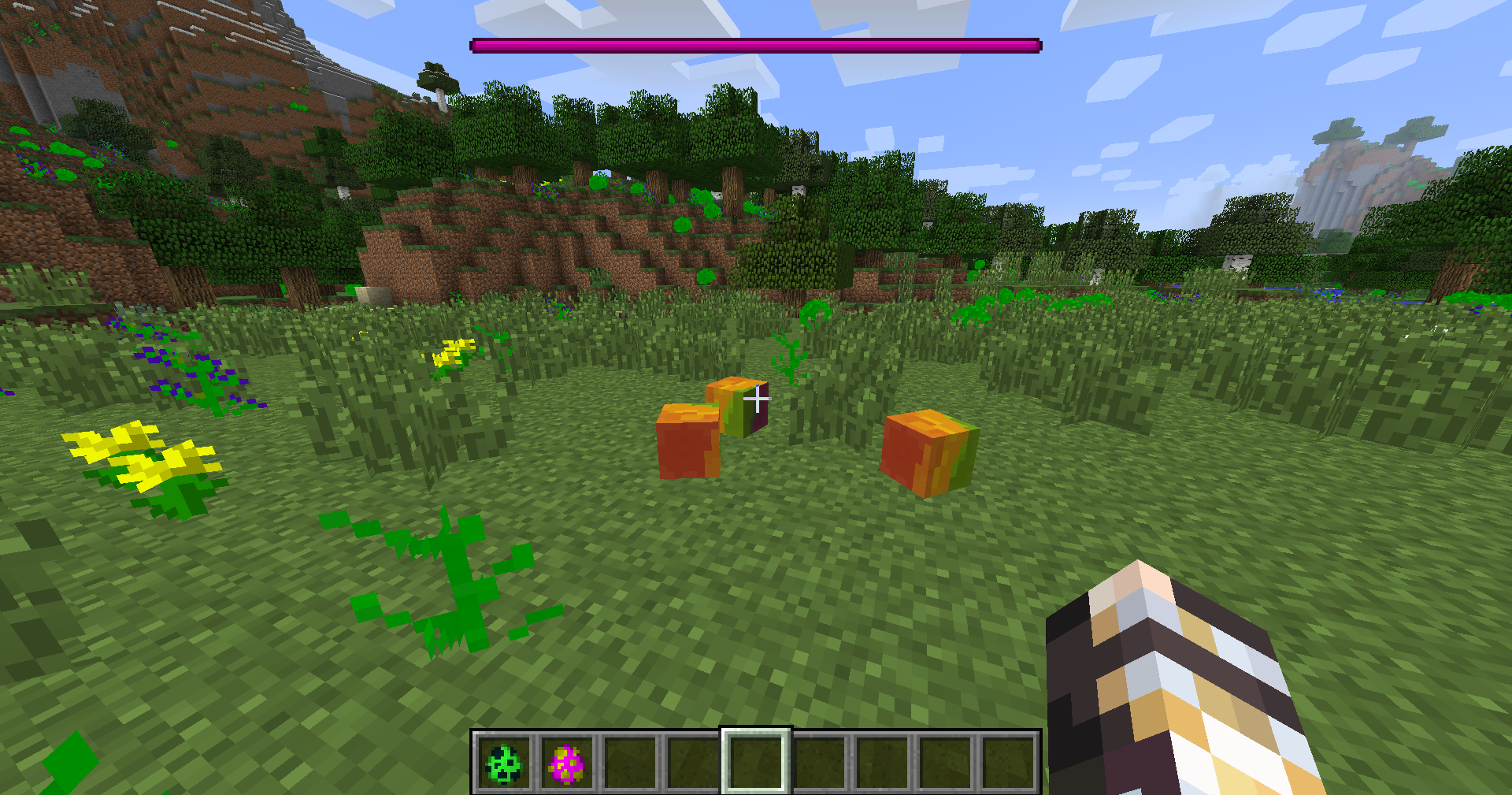Click the crosshair at screen center

point(758,399)
